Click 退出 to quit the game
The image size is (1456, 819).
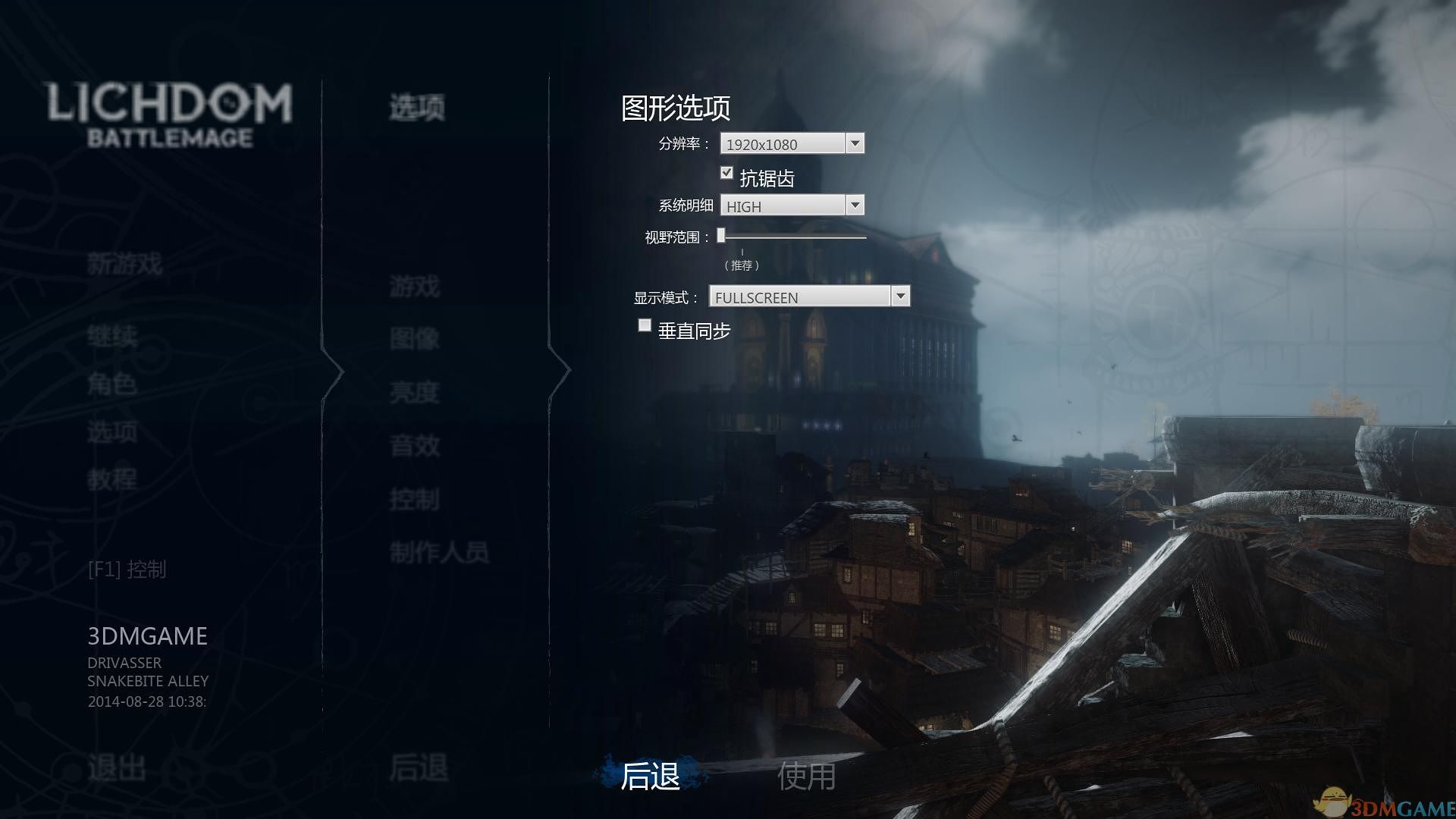[117, 768]
